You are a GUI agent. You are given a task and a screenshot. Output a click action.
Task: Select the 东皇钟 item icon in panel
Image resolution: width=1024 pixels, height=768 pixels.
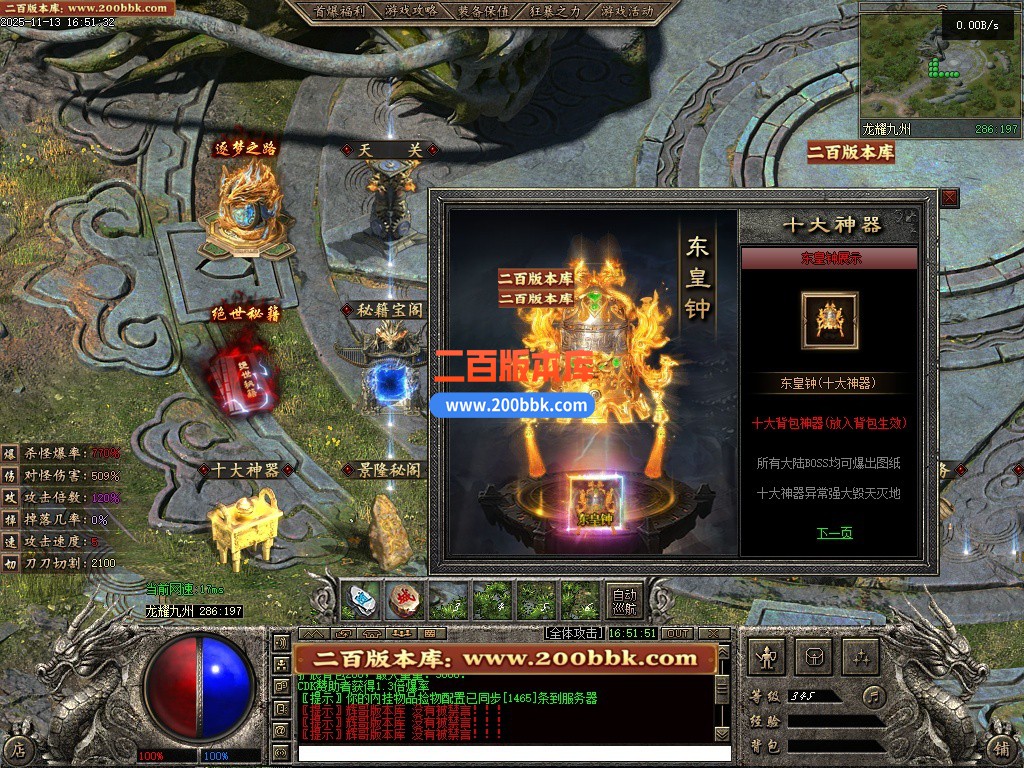click(x=829, y=321)
